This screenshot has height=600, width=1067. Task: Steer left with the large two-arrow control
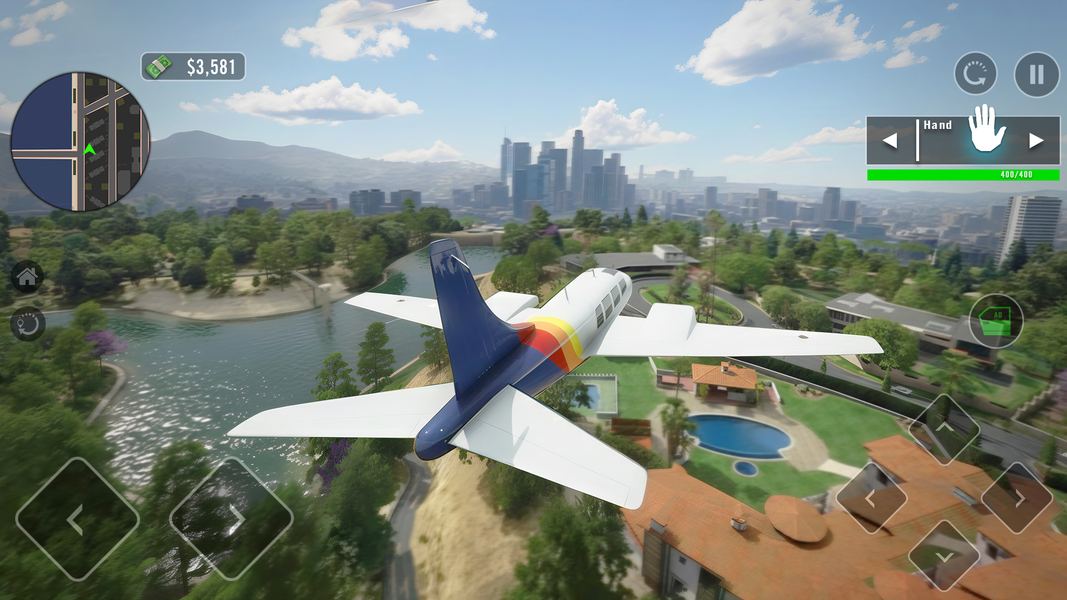click(x=77, y=519)
